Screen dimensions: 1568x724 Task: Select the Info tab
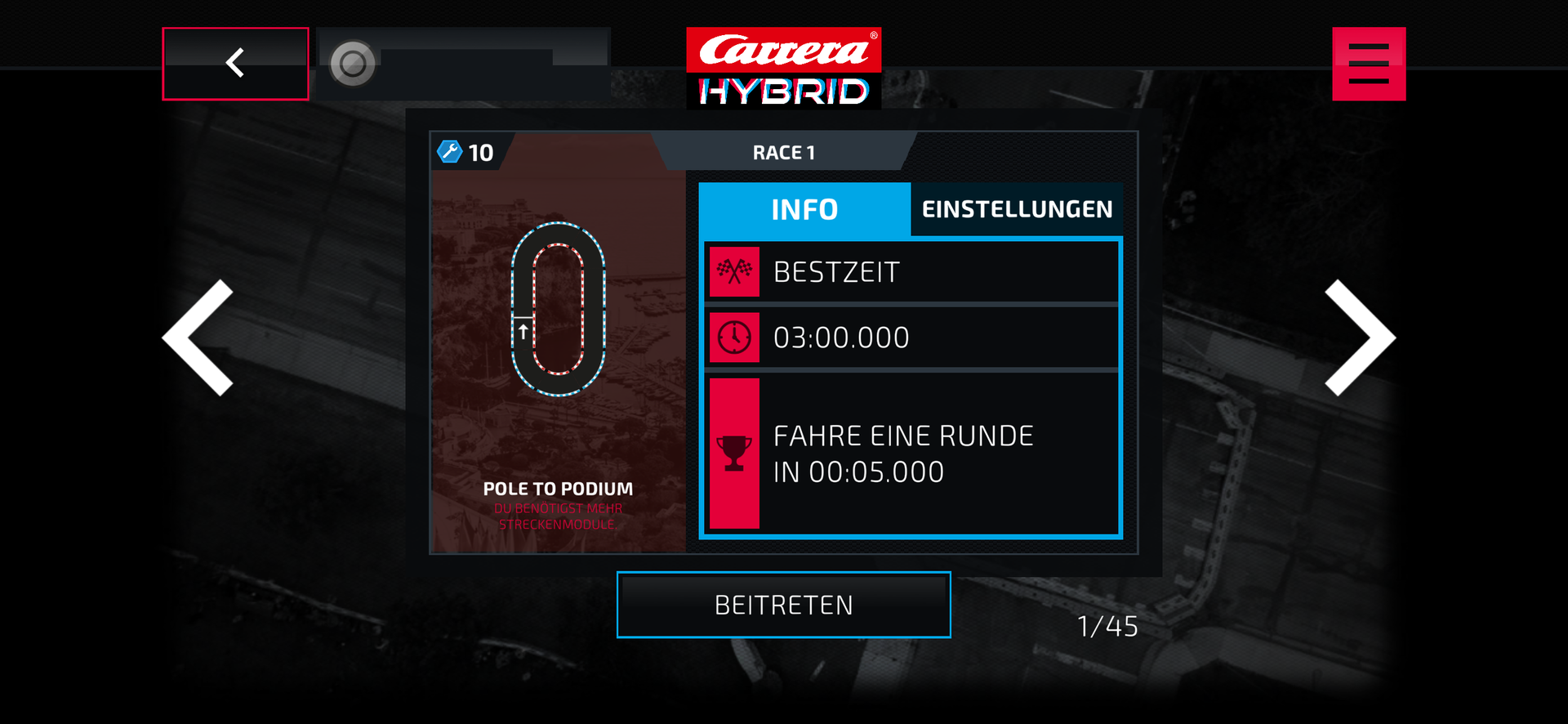coord(804,209)
